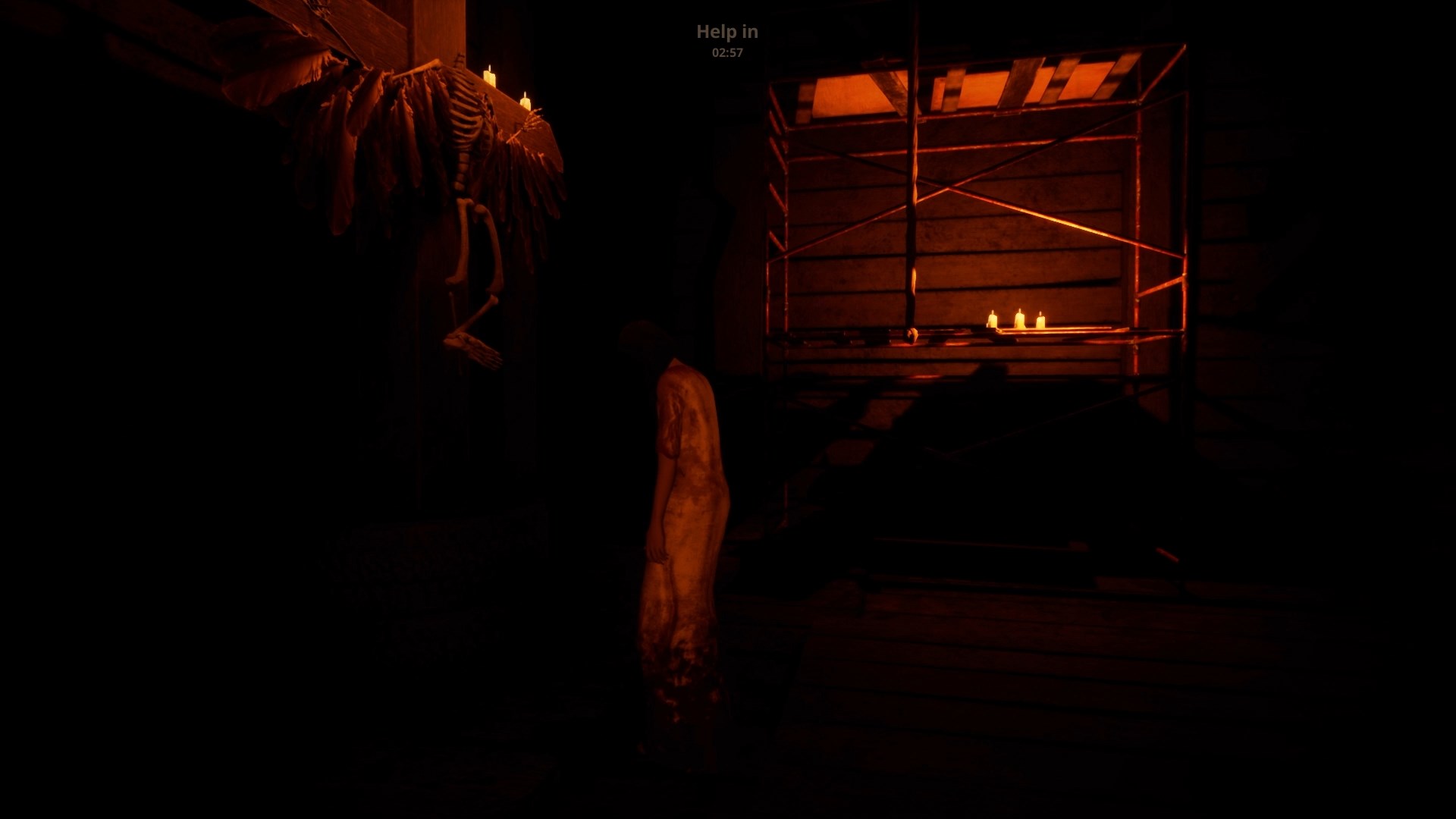Click the Help in timer label
This screenshot has height=819, width=1456.
pos(726,32)
